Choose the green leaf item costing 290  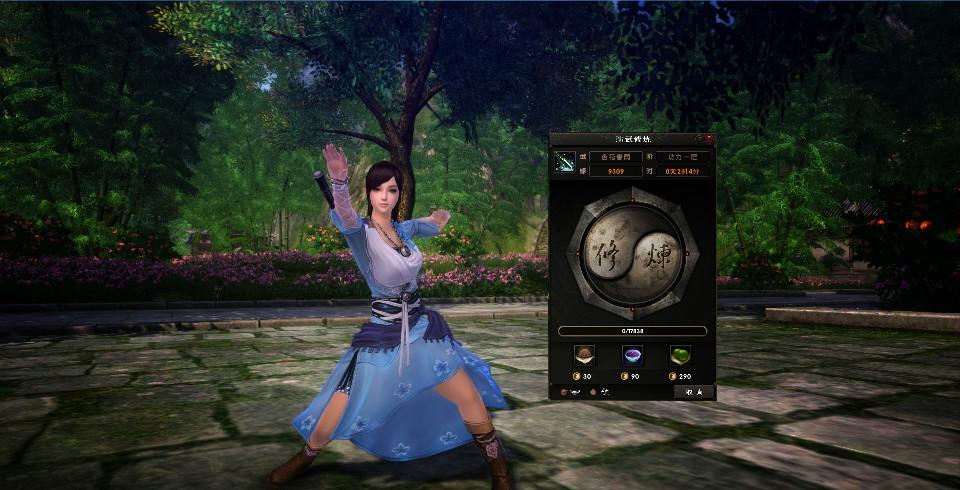click(x=679, y=355)
